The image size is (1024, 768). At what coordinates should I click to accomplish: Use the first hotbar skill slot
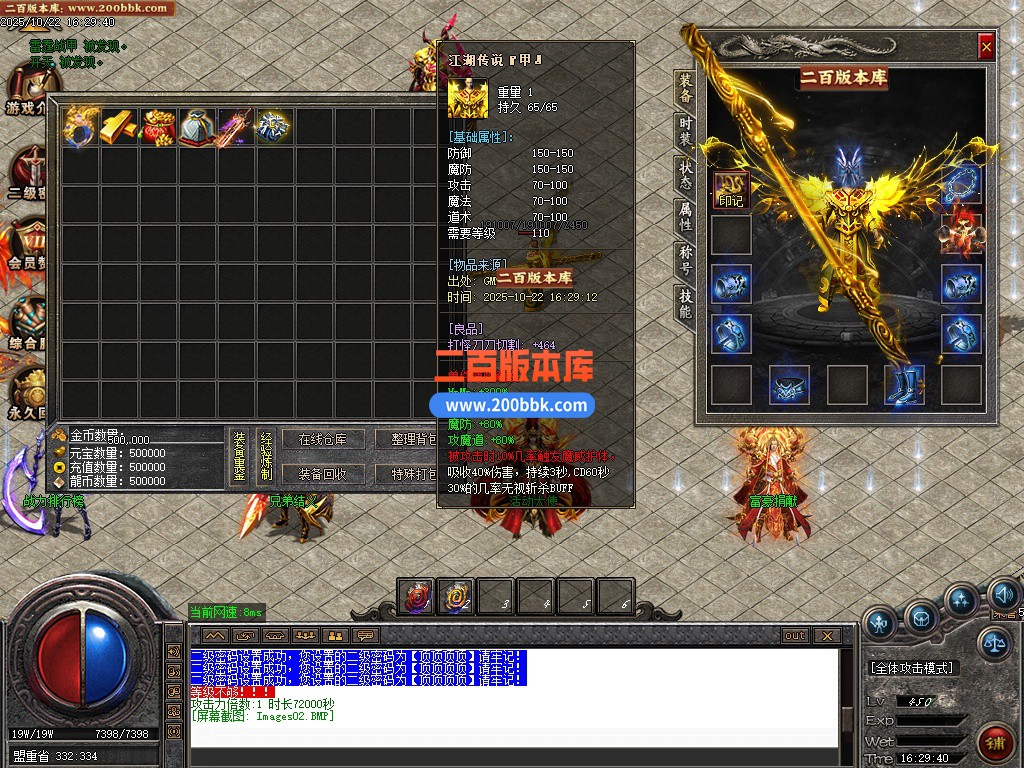pos(416,597)
